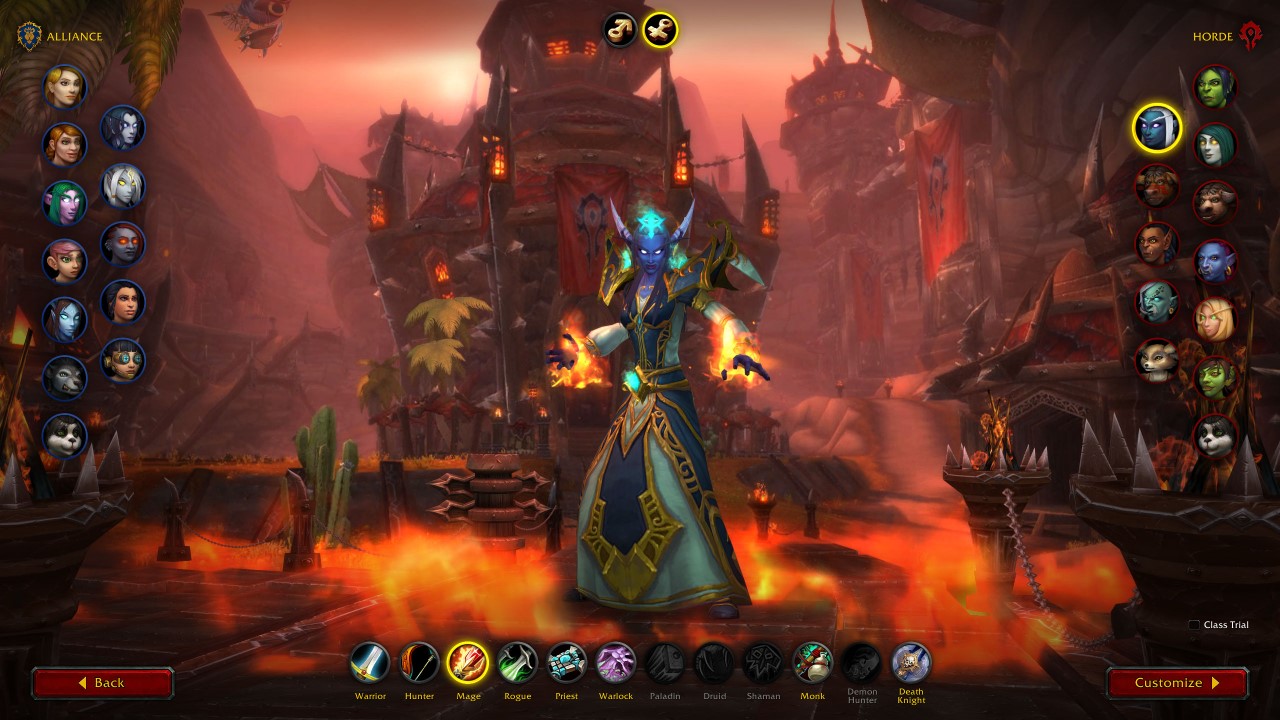The height and width of the screenshot is (720, 1280).
Task: Select the Rogue class icon
Action: 517,660
